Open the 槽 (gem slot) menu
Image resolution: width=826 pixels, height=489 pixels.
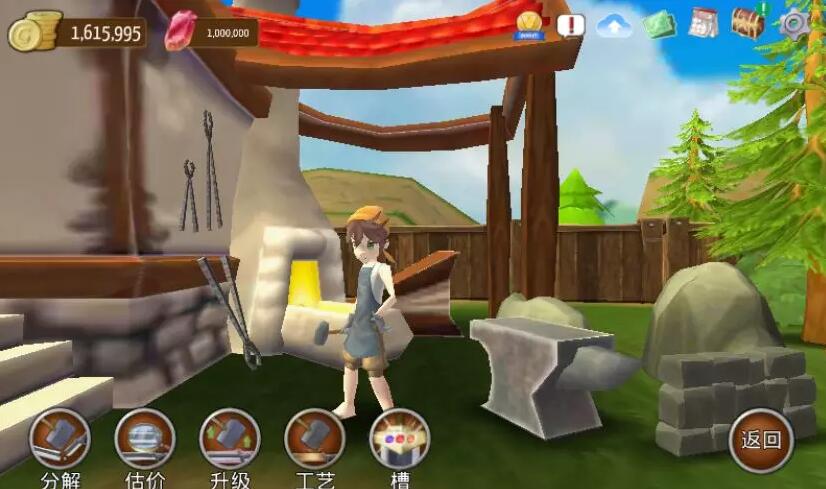[x=400, y=439]
